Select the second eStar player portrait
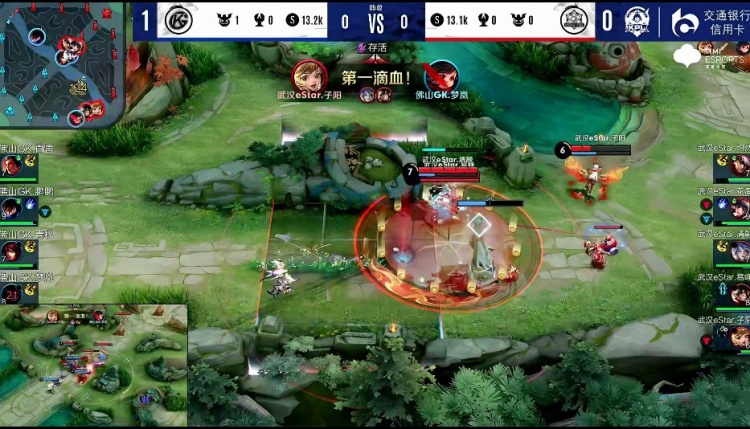This screenshot has height=429, width=750. click(x=739, y=208)
